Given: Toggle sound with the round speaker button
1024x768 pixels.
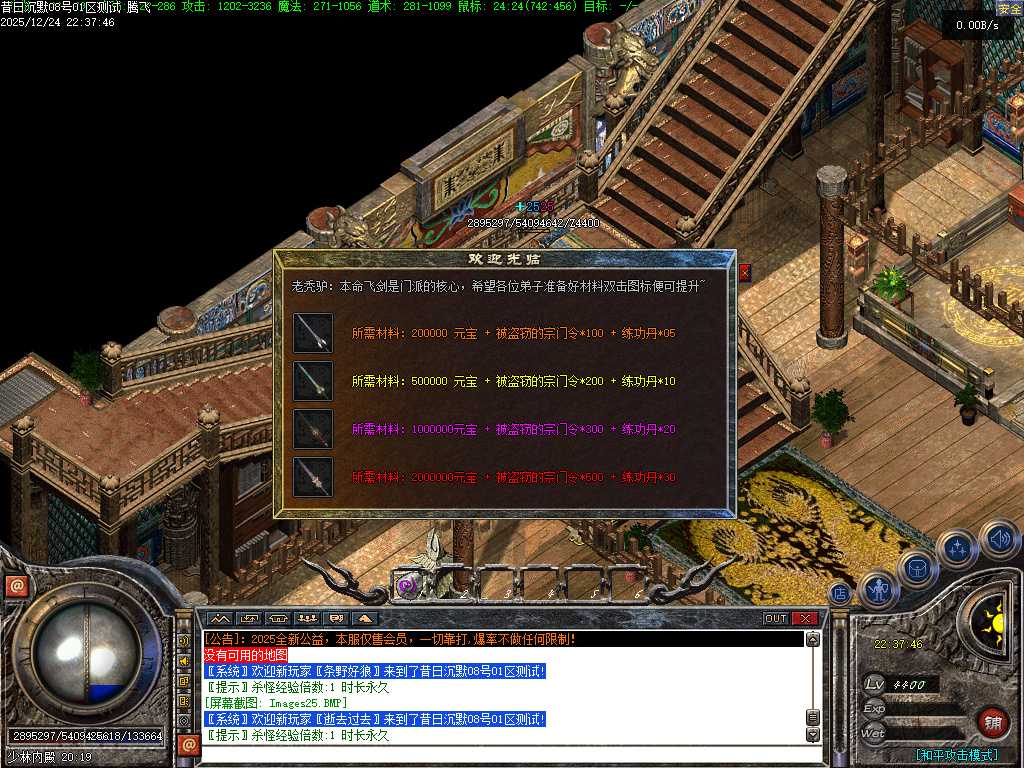Looking at the screenshot, I should (x=997, y=539).
